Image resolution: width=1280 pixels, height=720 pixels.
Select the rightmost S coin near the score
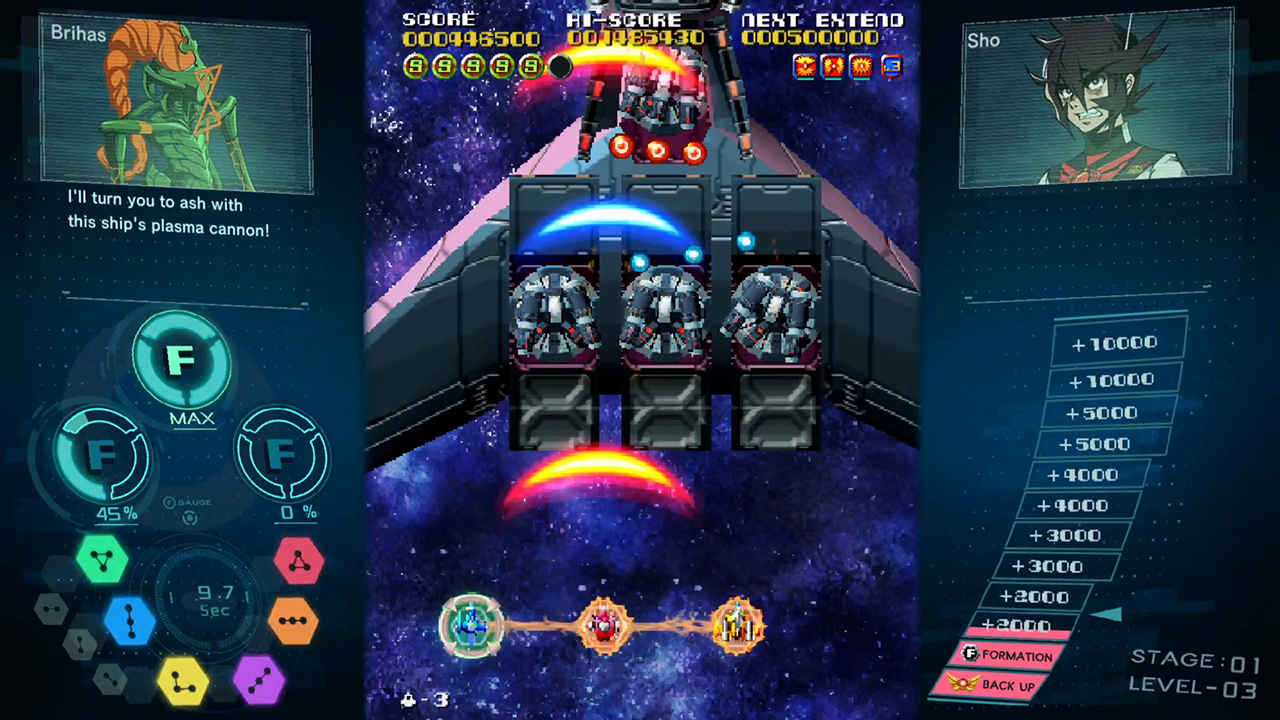(528, 66)
